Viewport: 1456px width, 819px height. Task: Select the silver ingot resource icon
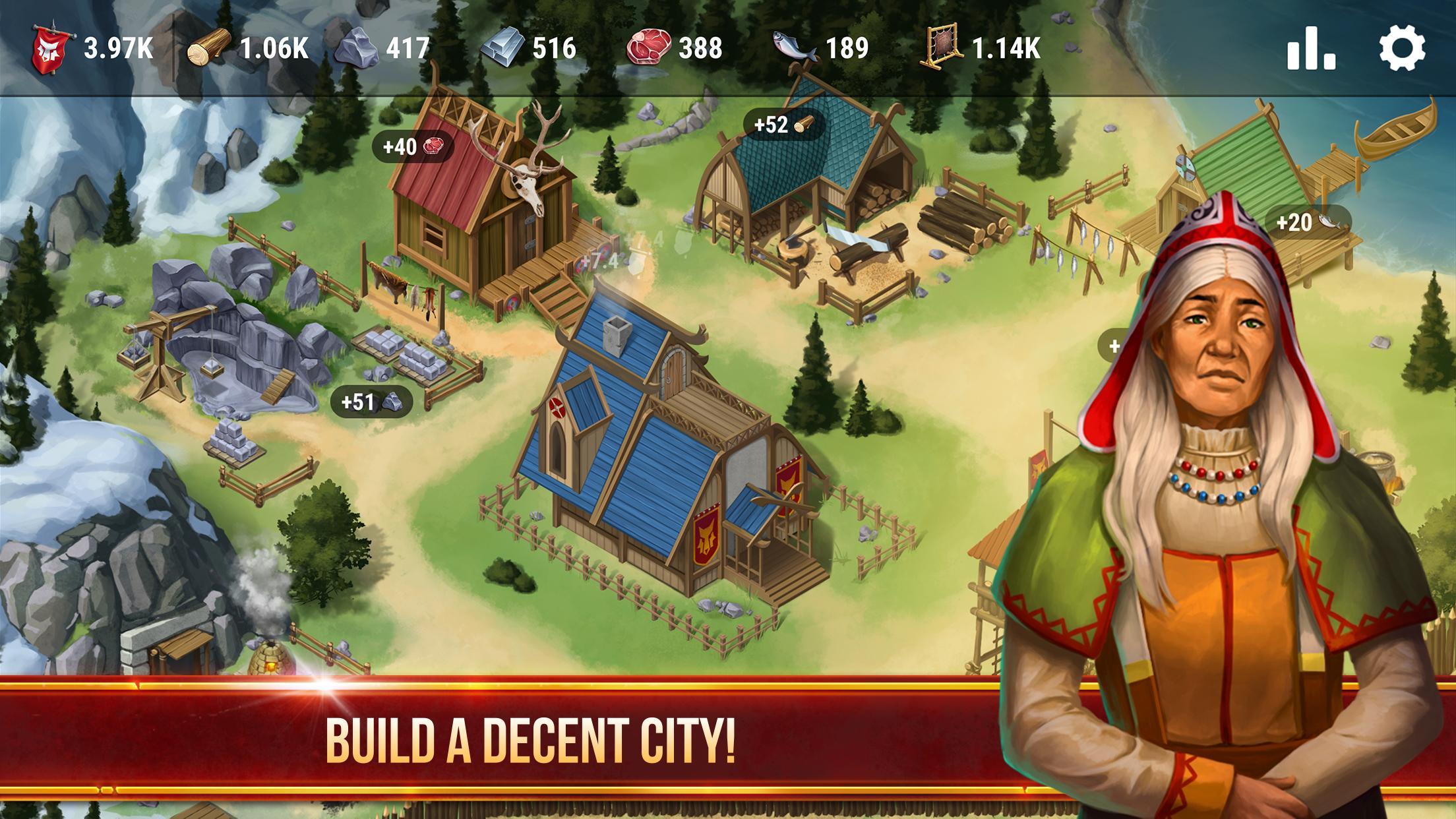(x=502, y=47)
